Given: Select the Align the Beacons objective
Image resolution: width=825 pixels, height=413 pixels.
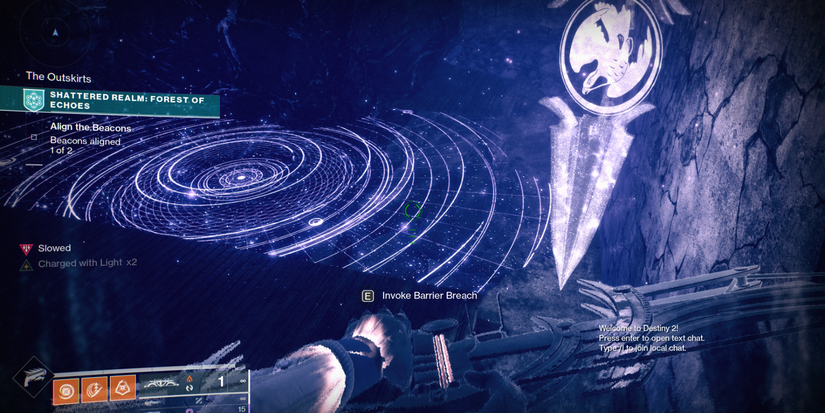Looking at the screenshot, I should point(90,128).
